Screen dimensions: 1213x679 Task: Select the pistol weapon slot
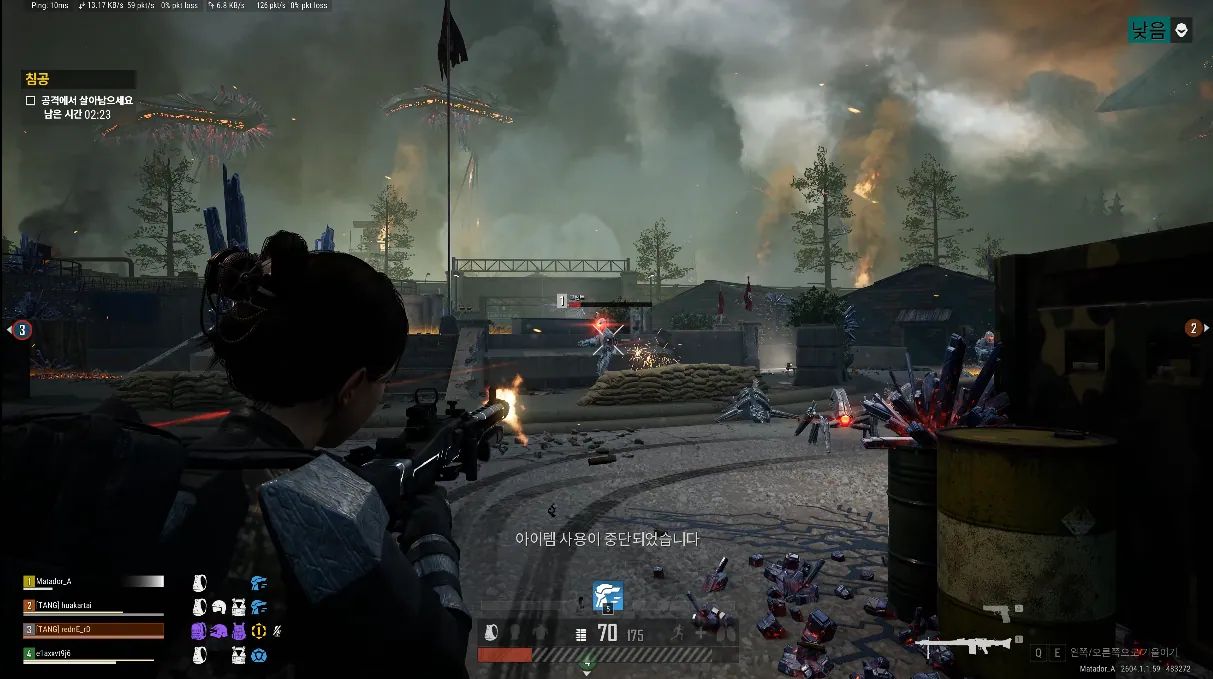pos(1001,612)
